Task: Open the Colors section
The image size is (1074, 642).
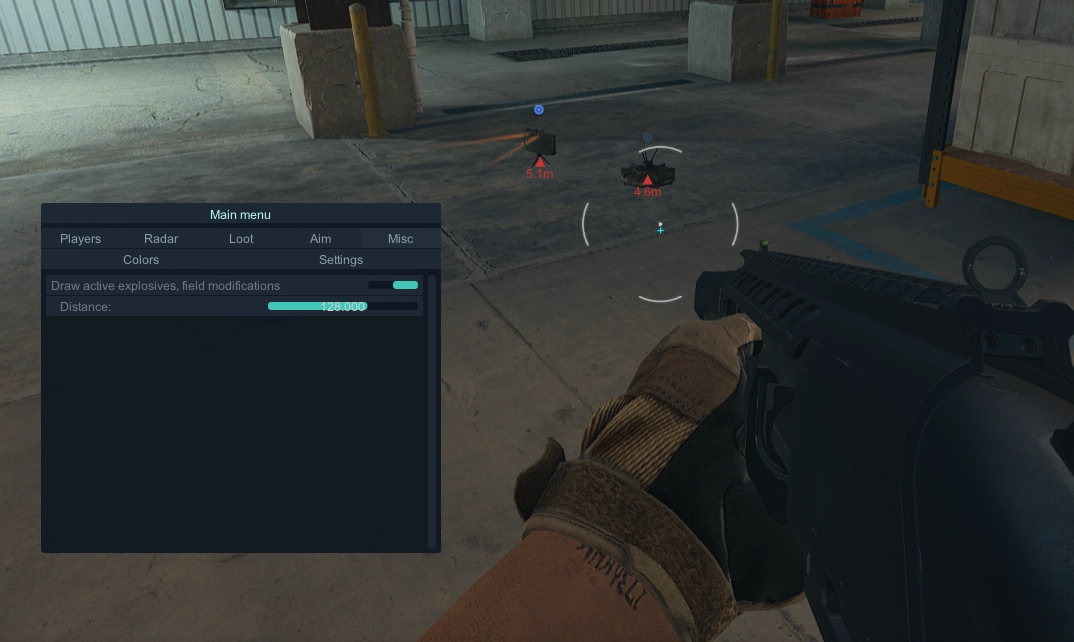Action: pos(141,260)
